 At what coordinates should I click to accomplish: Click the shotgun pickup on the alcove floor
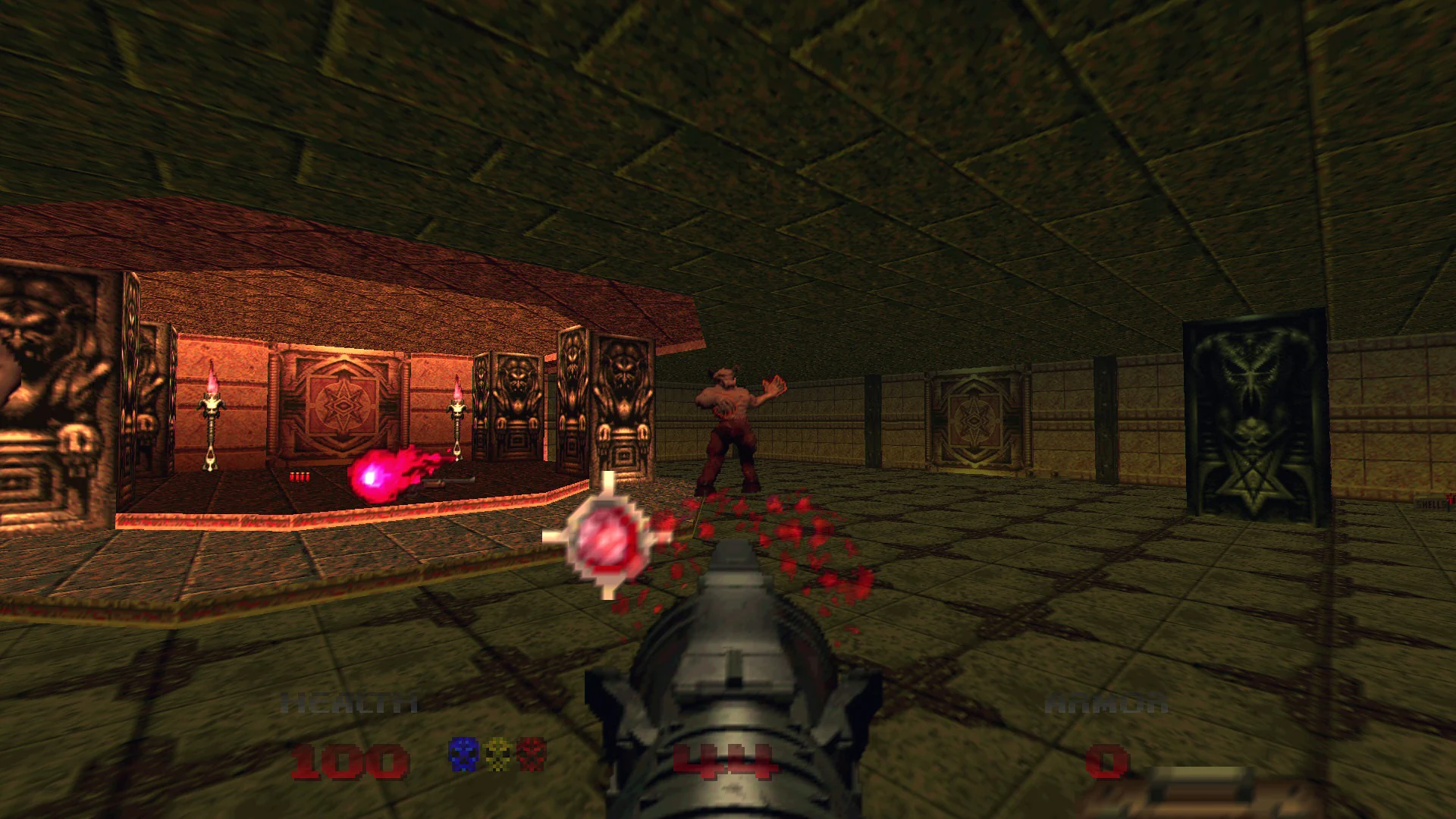click(447, 483)
